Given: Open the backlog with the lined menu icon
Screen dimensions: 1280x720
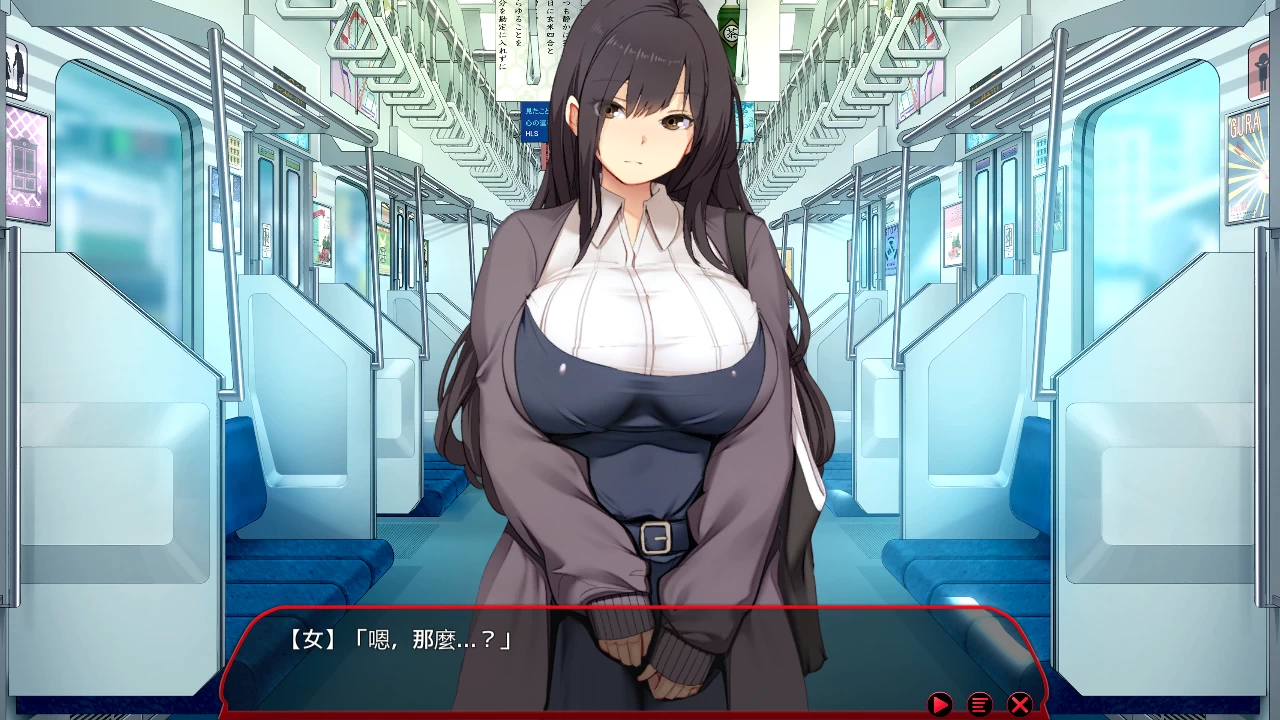Looking at the screenshot, I should point(980,703).
